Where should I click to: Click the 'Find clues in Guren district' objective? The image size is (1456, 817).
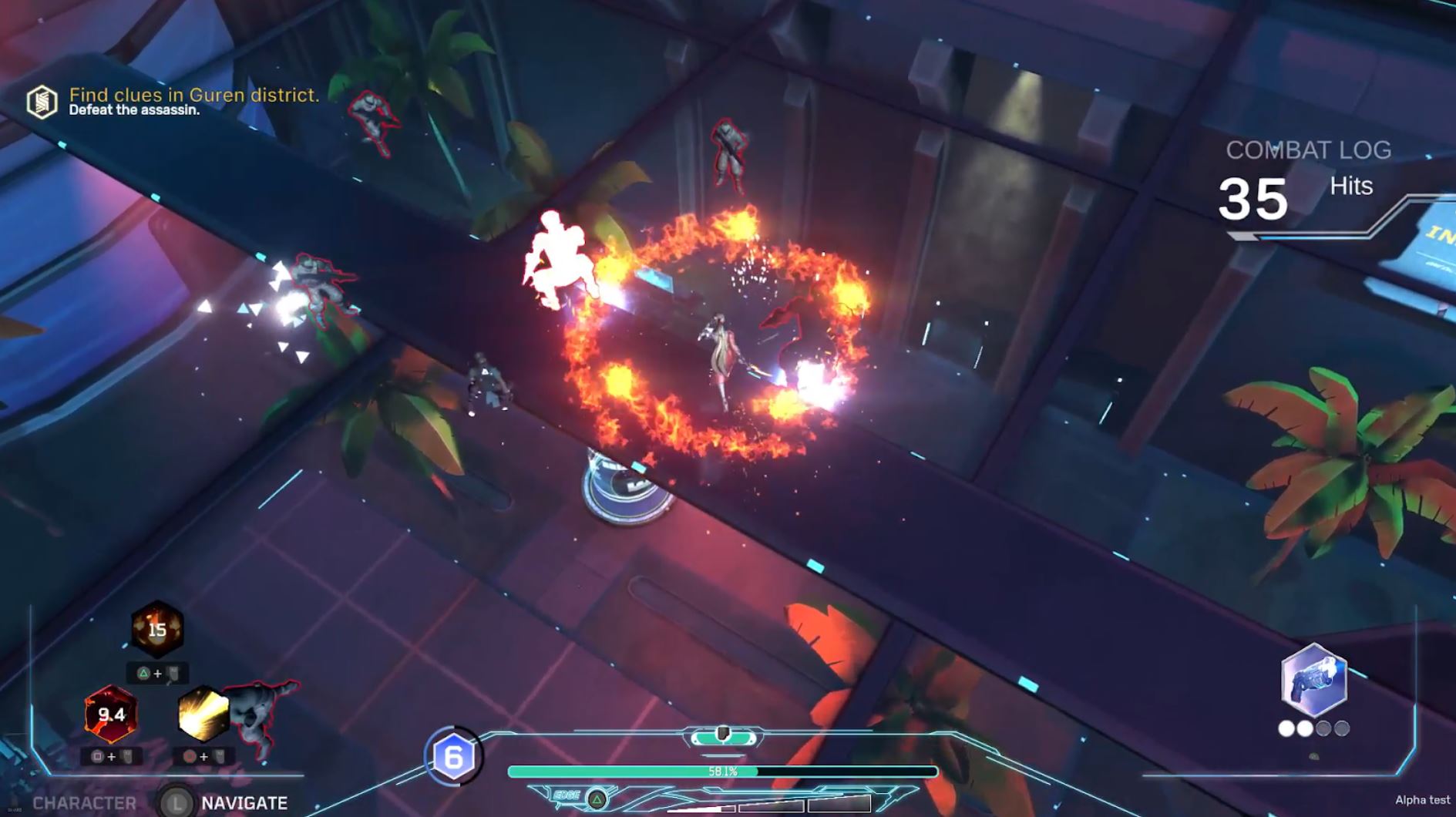tap(194, 95)
